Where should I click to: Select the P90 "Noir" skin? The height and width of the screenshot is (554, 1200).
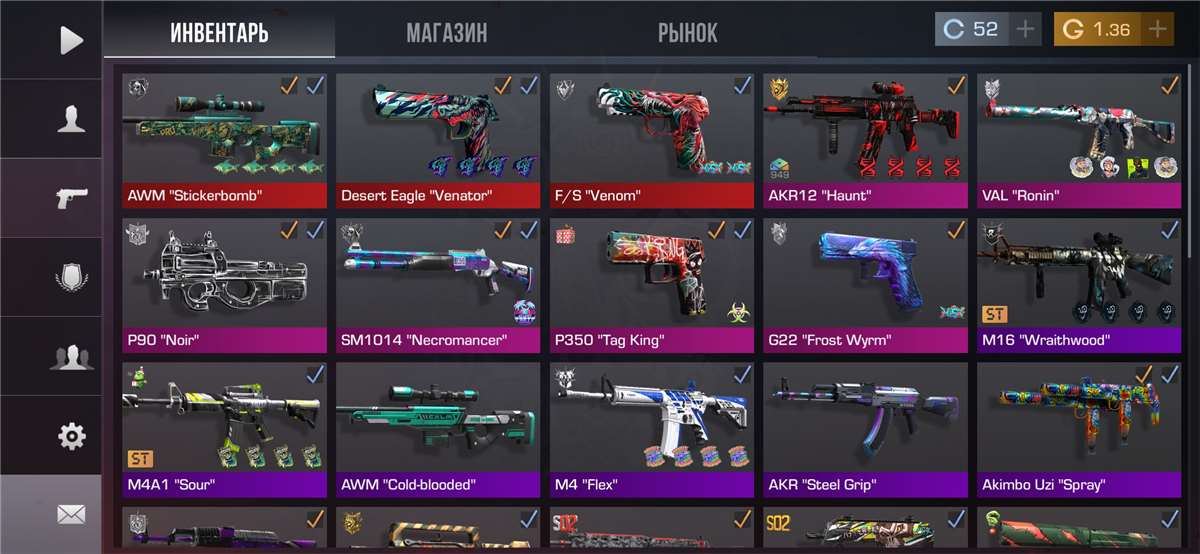pyautogui.click(x=225, y=284)
